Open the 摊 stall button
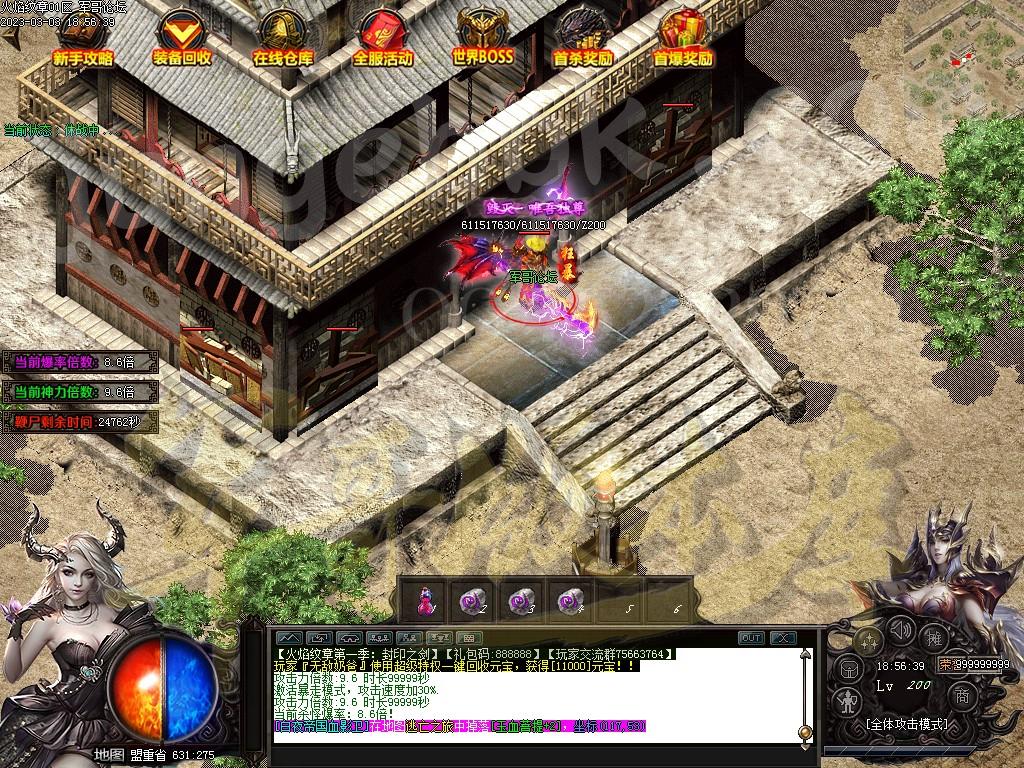The width and height of the screenshot is (1024, 768). tap(934, 636)
